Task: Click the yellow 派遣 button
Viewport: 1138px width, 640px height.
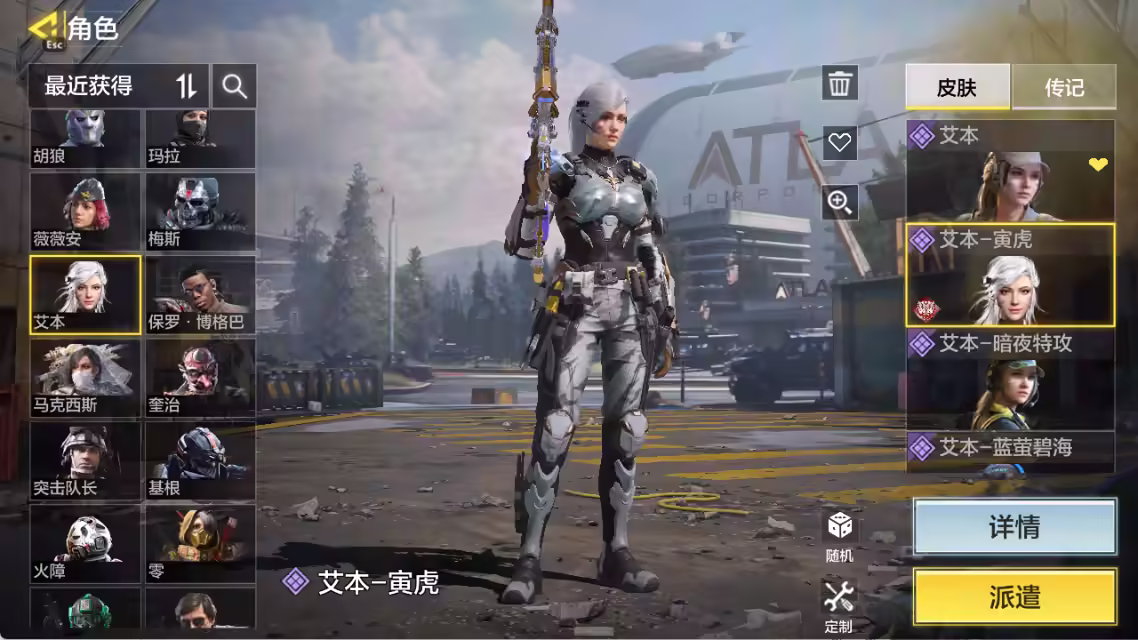Action: point(1014,597)
